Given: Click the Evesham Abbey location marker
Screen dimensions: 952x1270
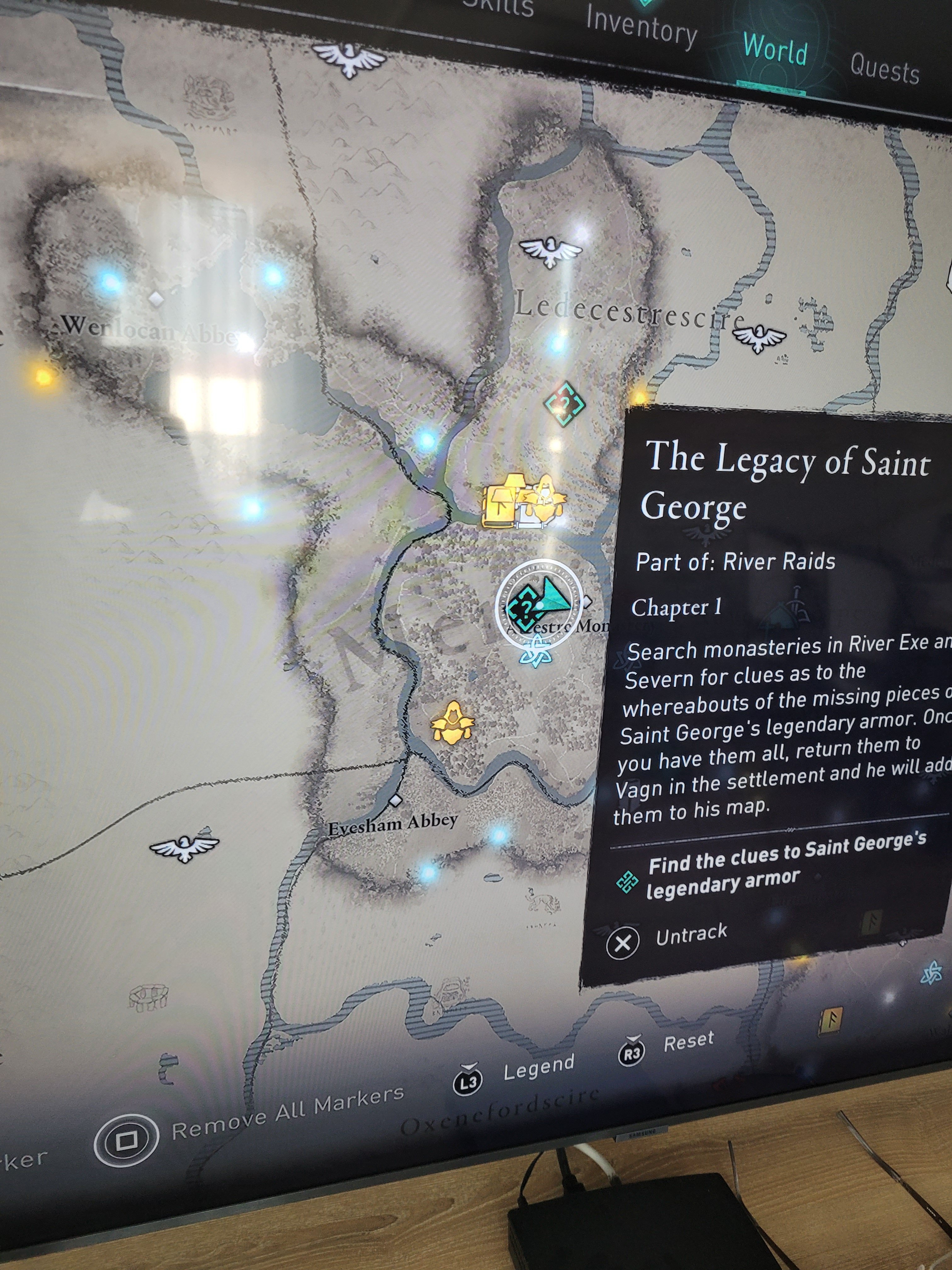Looking at the screenshot, I should coord(394,800).
